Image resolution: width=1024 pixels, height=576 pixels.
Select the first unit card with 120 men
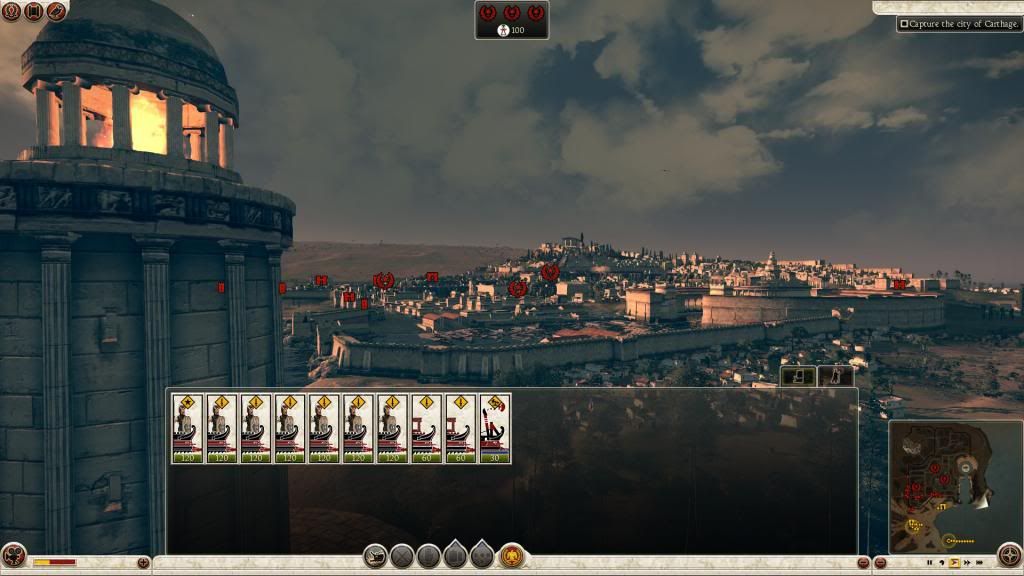pyautogui.click(x=187, y=428)
